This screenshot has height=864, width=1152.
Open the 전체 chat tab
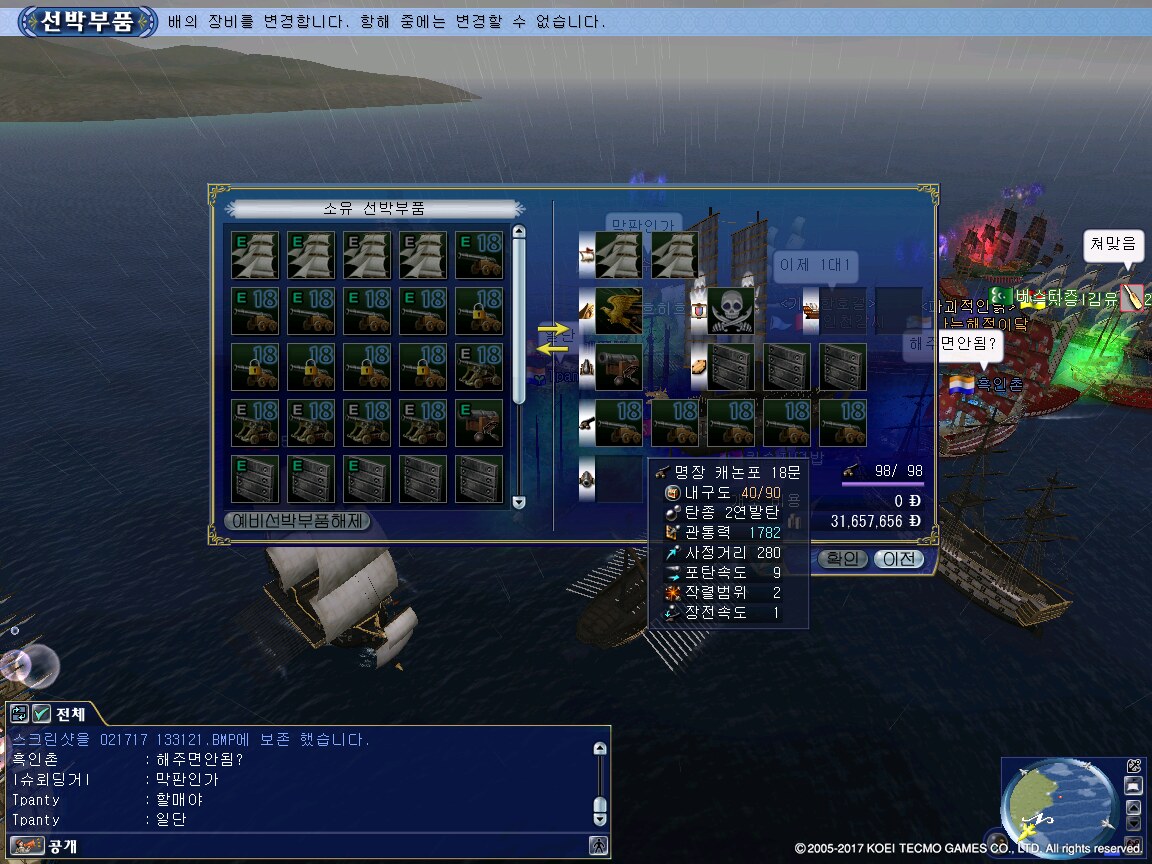70,714
